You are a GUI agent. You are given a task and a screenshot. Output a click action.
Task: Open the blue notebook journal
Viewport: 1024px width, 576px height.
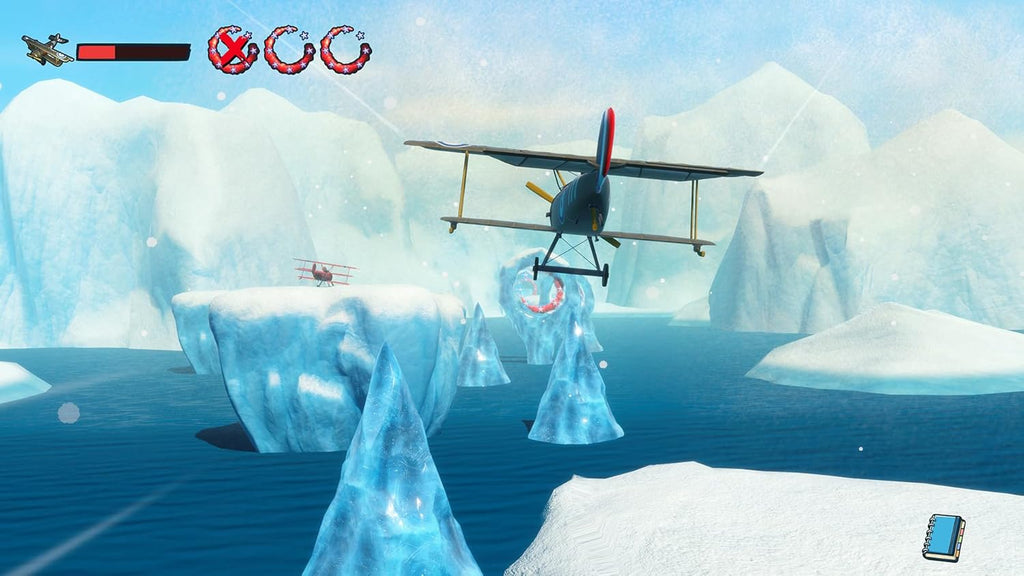coord(943,536)
